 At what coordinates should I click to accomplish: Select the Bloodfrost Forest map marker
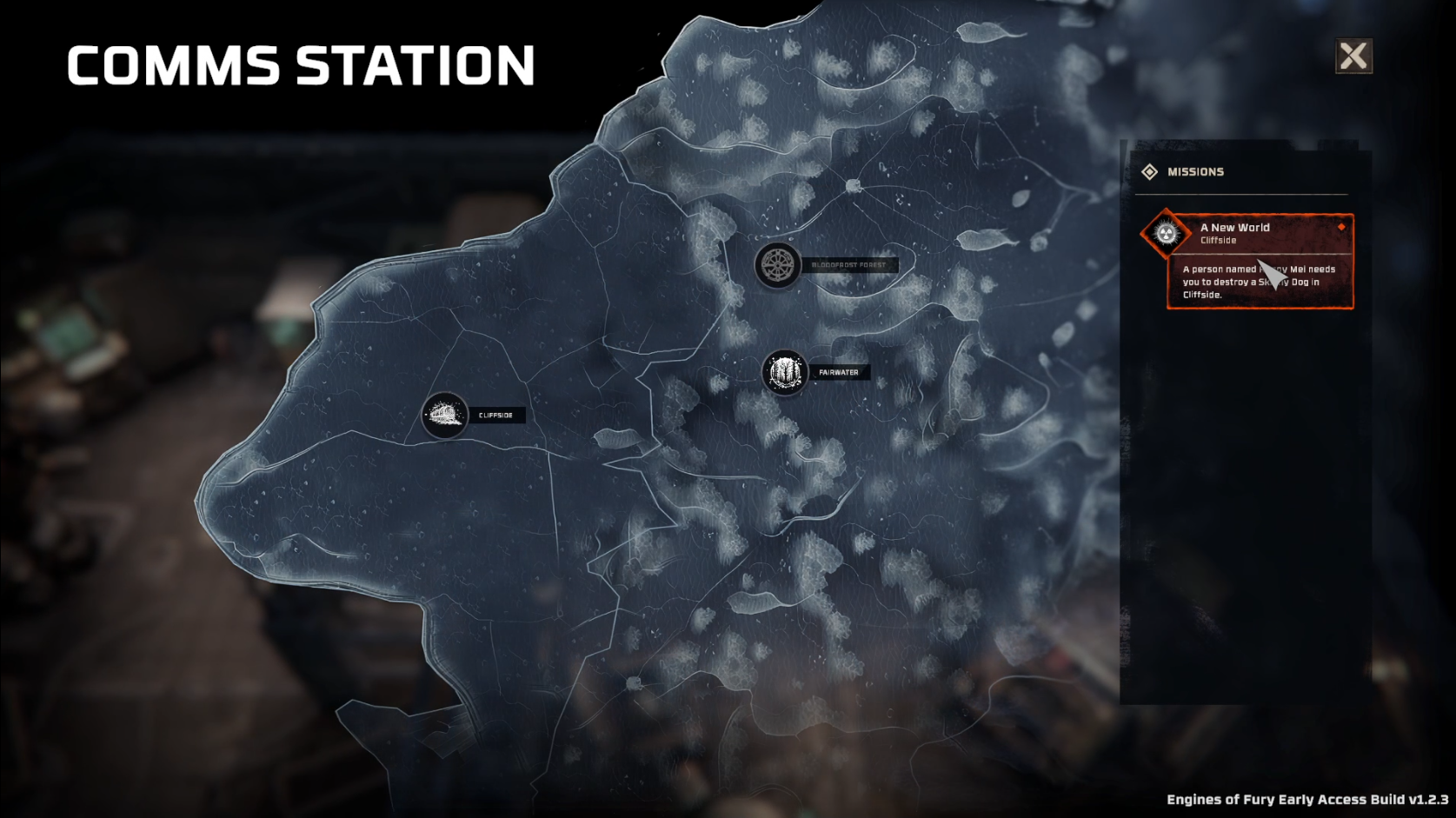coord(777,265)
